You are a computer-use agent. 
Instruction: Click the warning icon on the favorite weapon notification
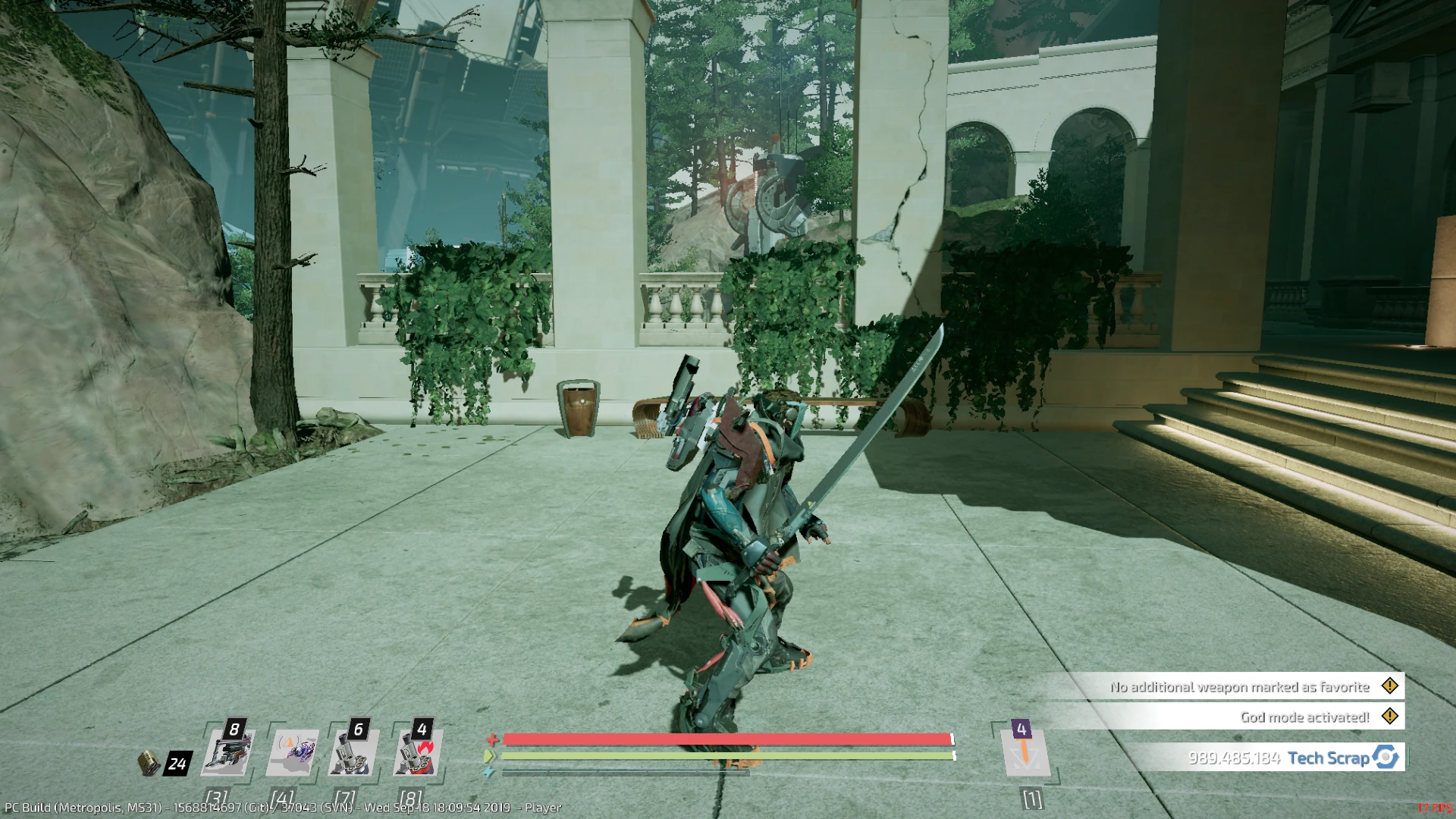pos(1390,686)
